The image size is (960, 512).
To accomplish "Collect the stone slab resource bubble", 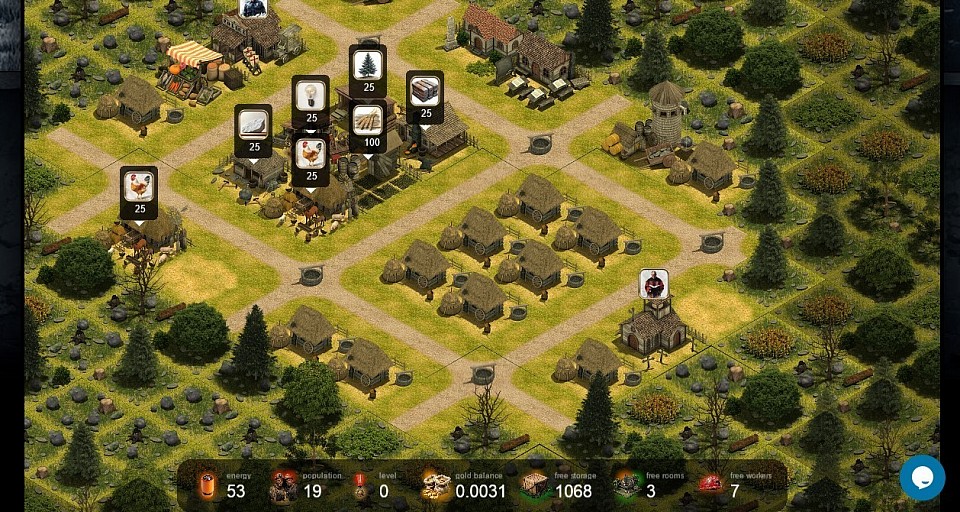I will click(x=254, y=127).
